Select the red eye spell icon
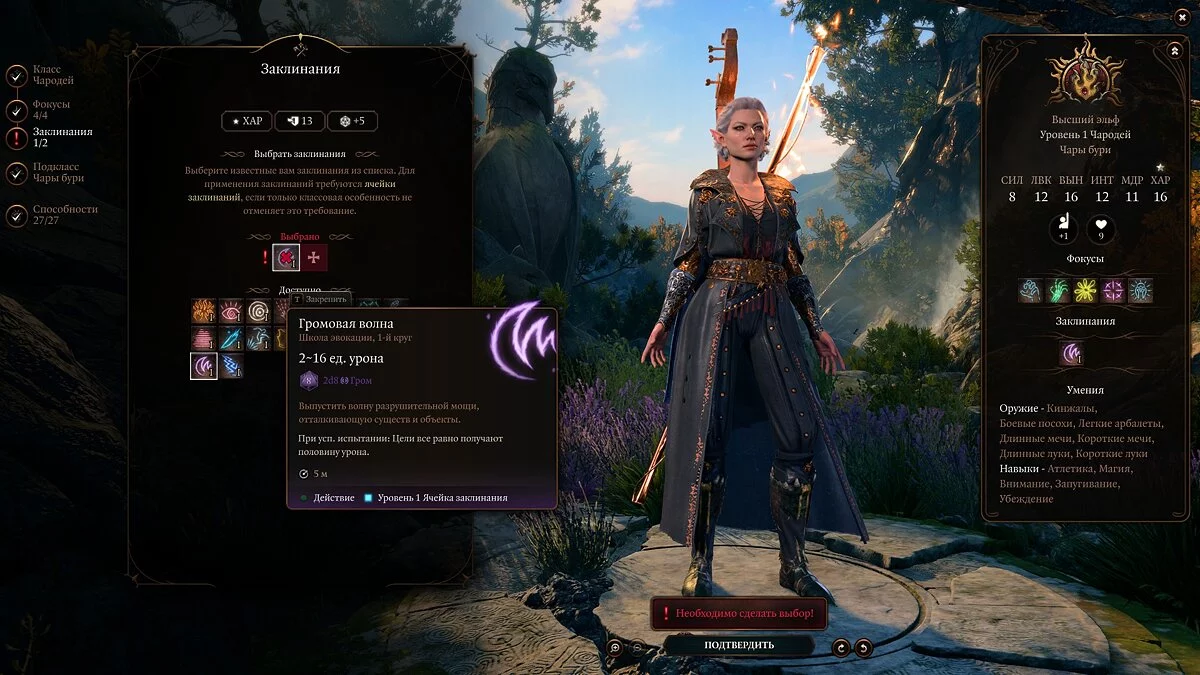The width and height of the screenshot is (1200, 675). (232, 311)
